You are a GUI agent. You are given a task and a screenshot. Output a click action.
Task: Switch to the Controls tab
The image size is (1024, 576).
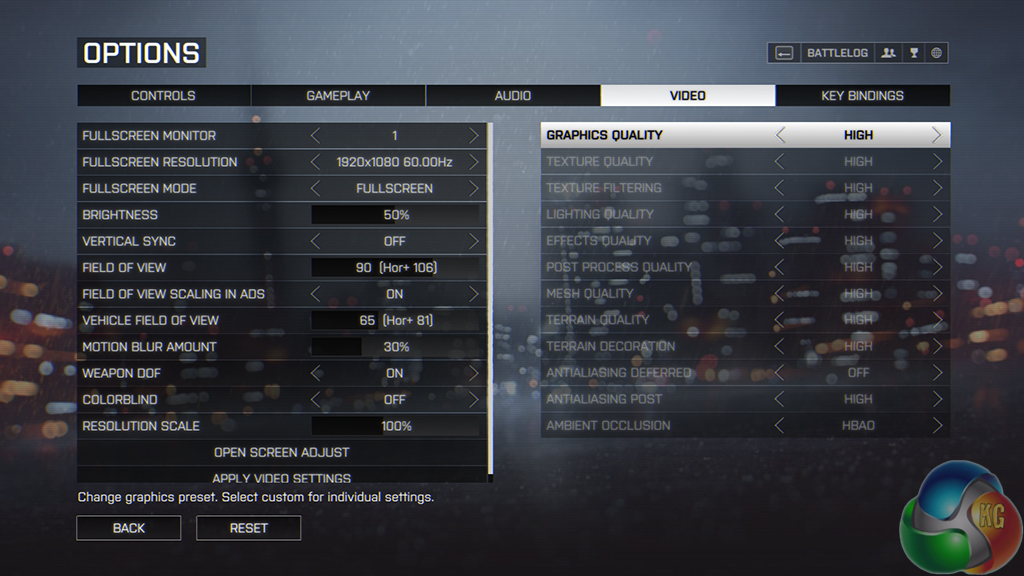tap(163, 96)
